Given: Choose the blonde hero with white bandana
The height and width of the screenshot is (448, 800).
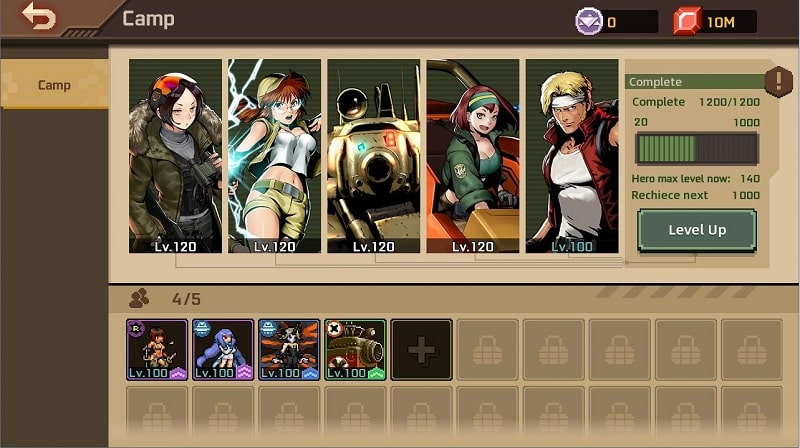Looking at the screenshot, I should pyautogui.click(x=572, y=155).
